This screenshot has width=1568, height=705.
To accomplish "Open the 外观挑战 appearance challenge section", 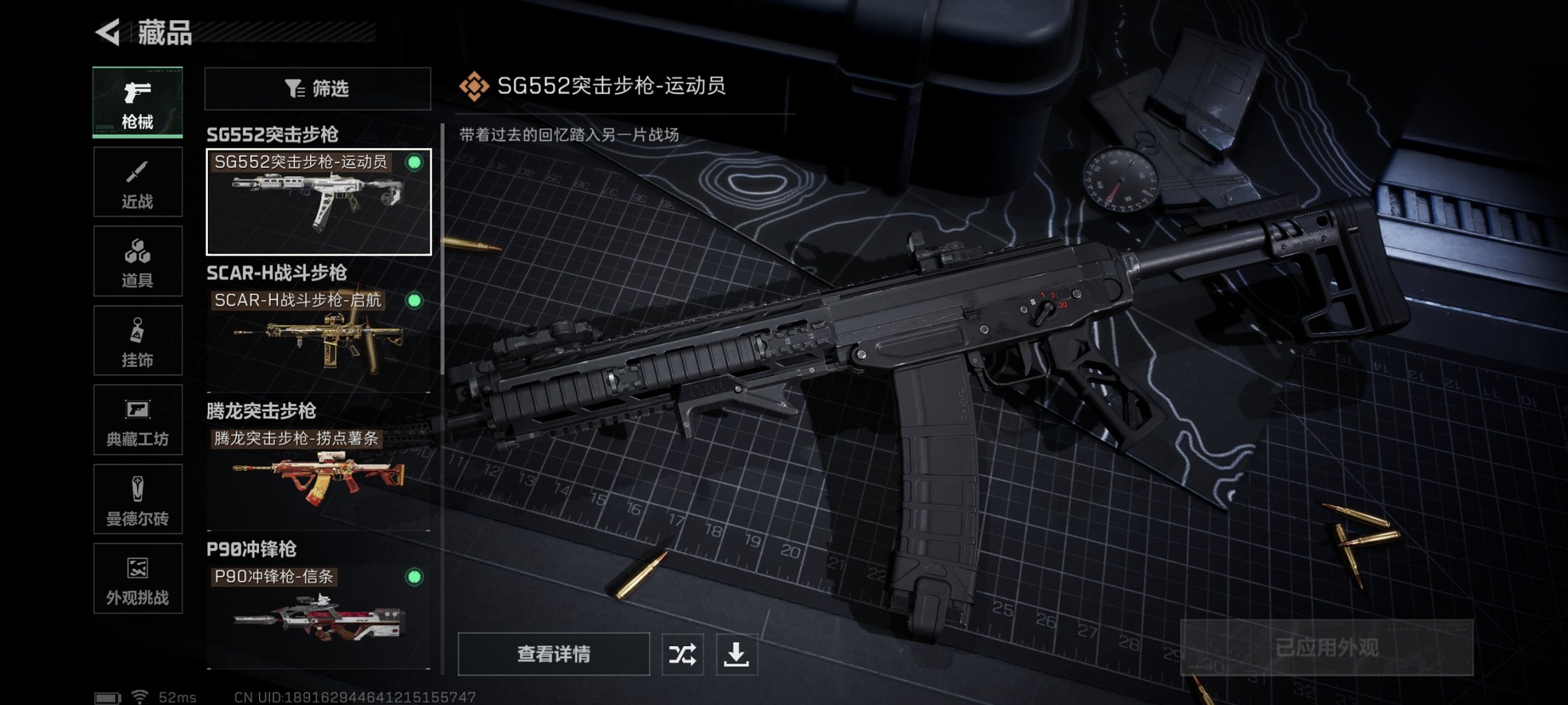I will 137,579.
